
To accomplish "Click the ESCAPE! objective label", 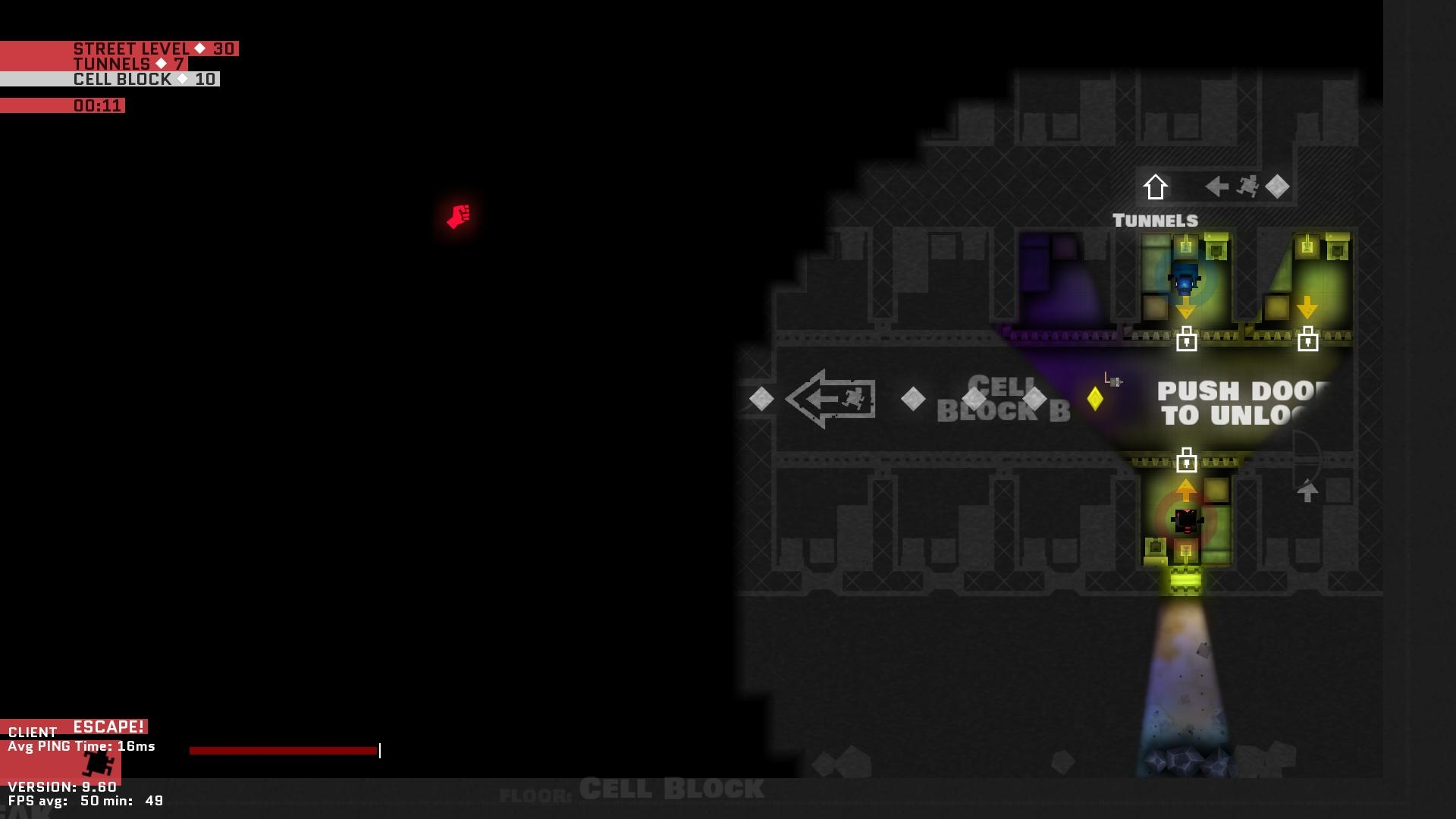I will tap(108, 726).
